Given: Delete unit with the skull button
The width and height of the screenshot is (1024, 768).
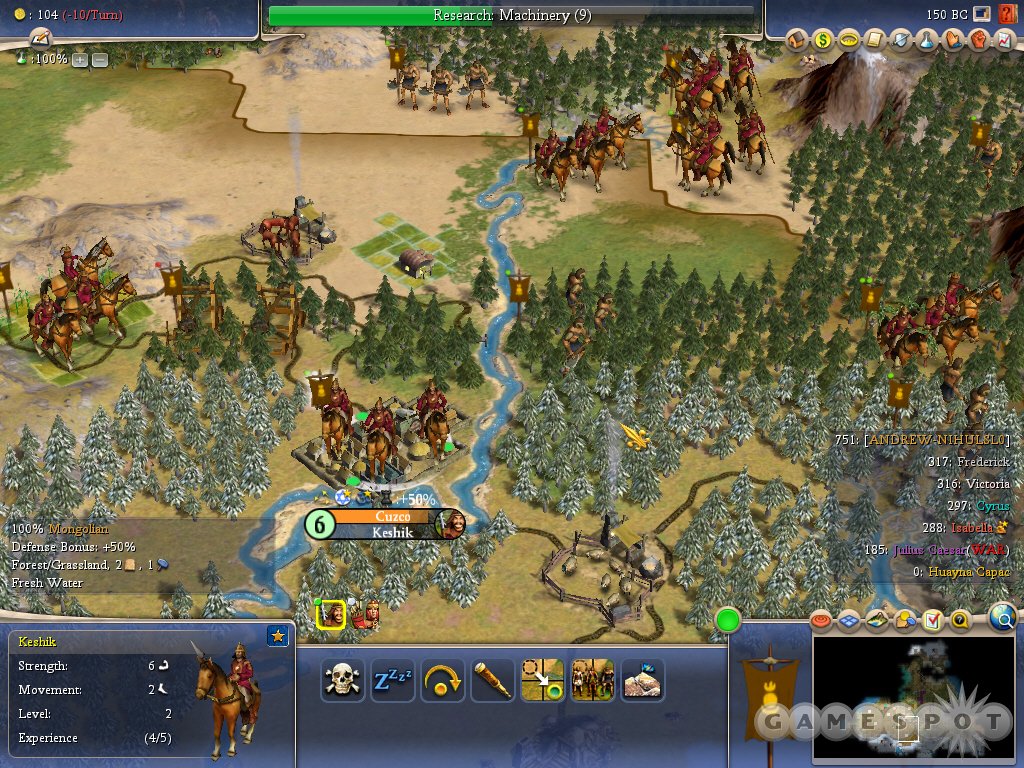Looking at the screenshot, I should pyautogui.click(x=342, y=681).
